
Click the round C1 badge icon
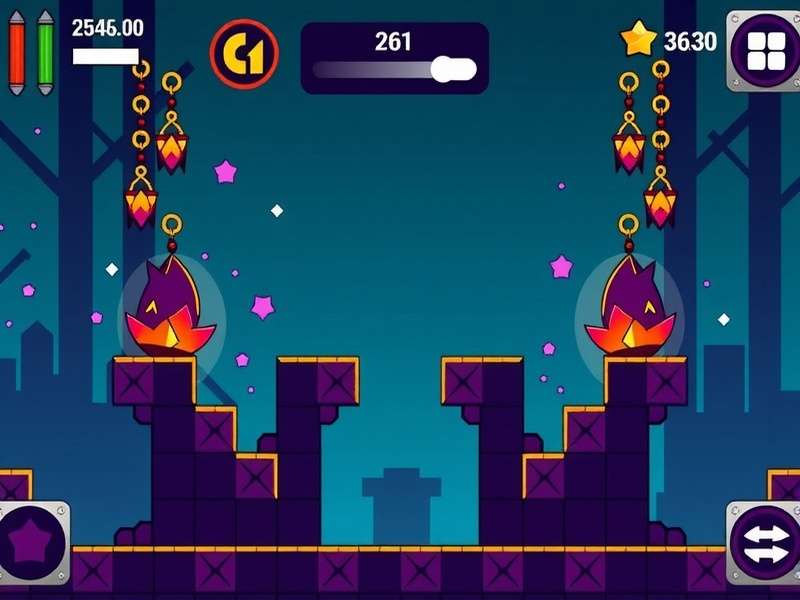tap(243, 56)
